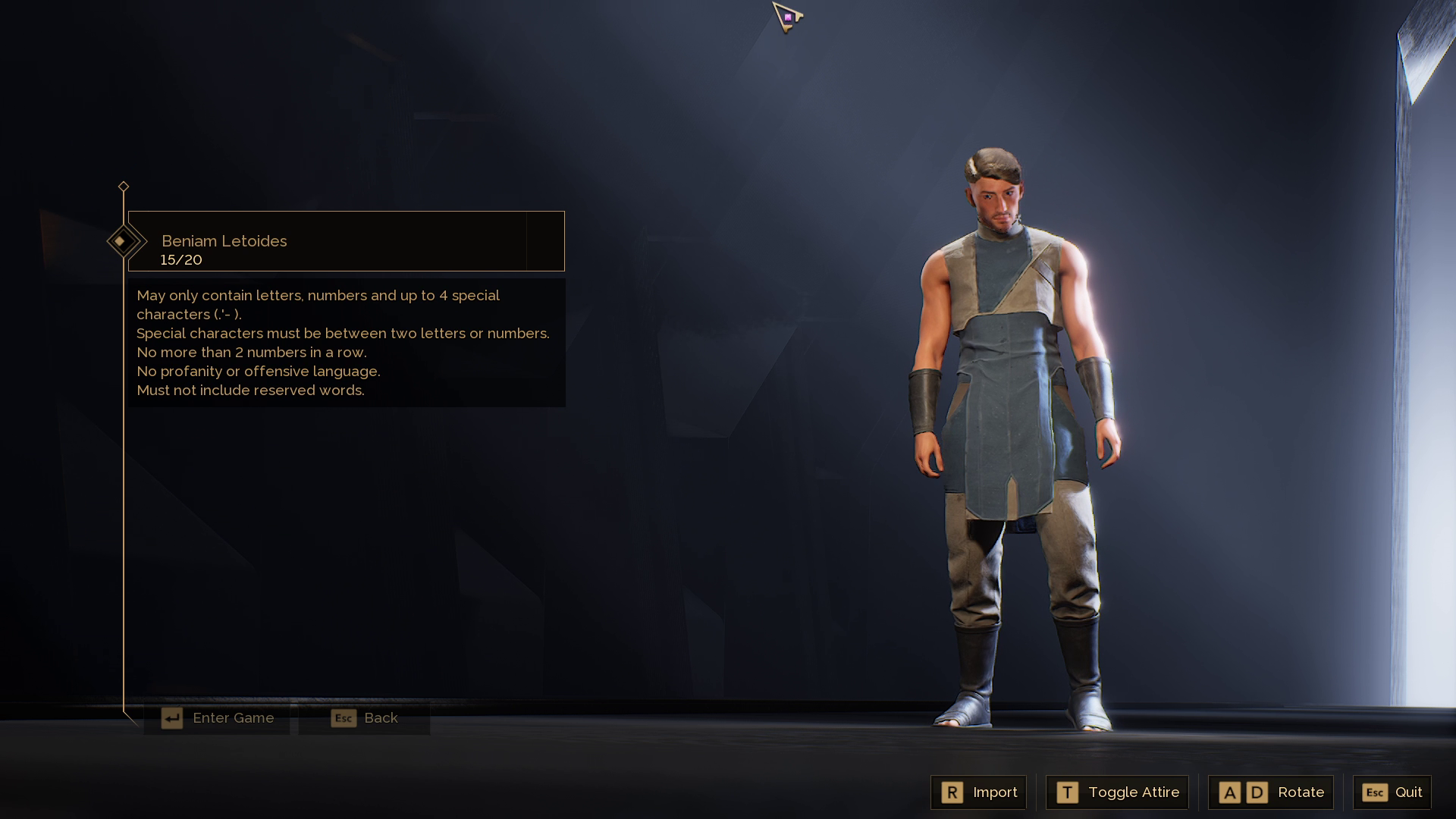Toggle Attire on the character
Image resolution: width=1456 pixels, height=819 pixels.
[1118, 792]
